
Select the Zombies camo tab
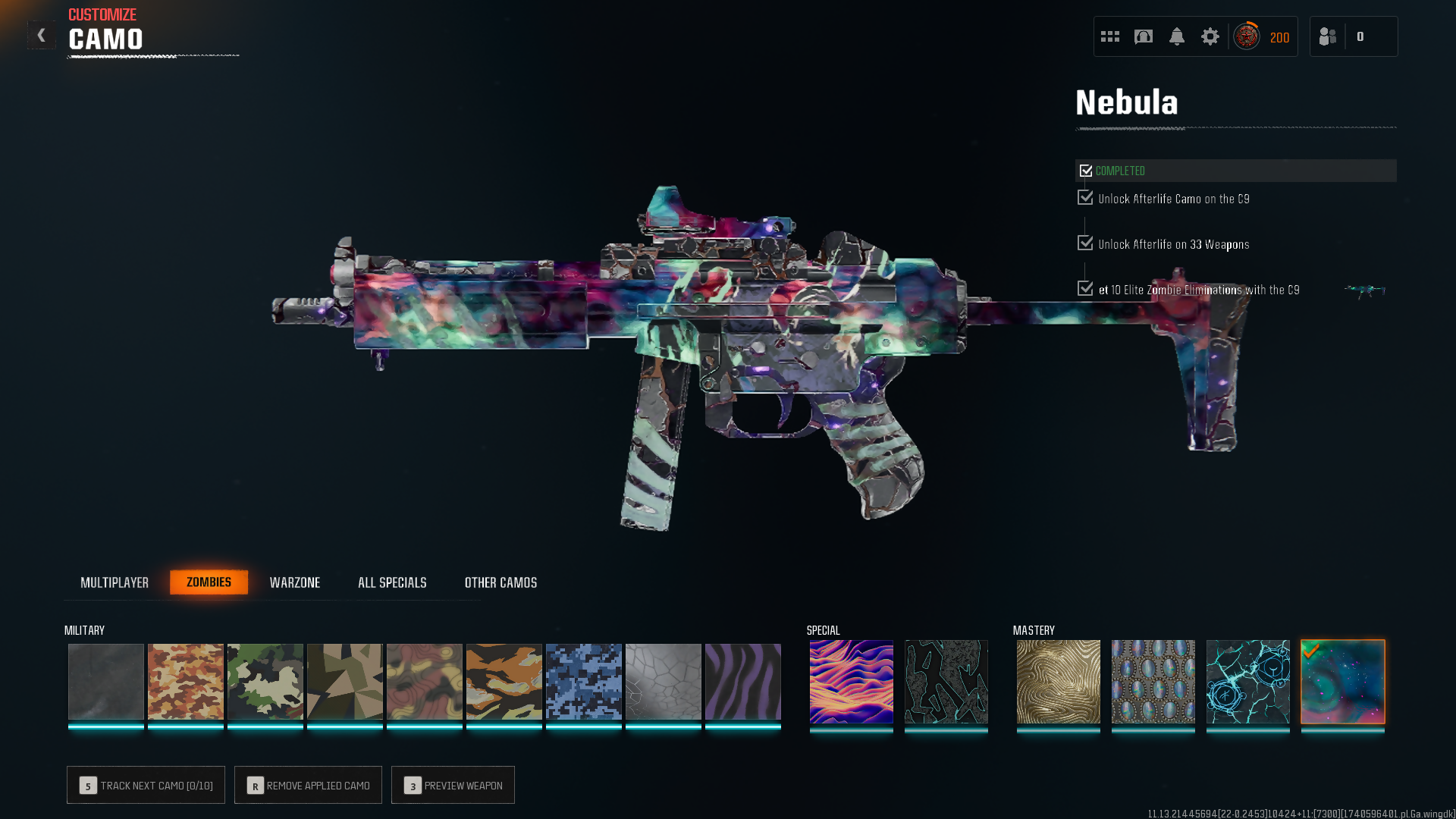point(209,582)
